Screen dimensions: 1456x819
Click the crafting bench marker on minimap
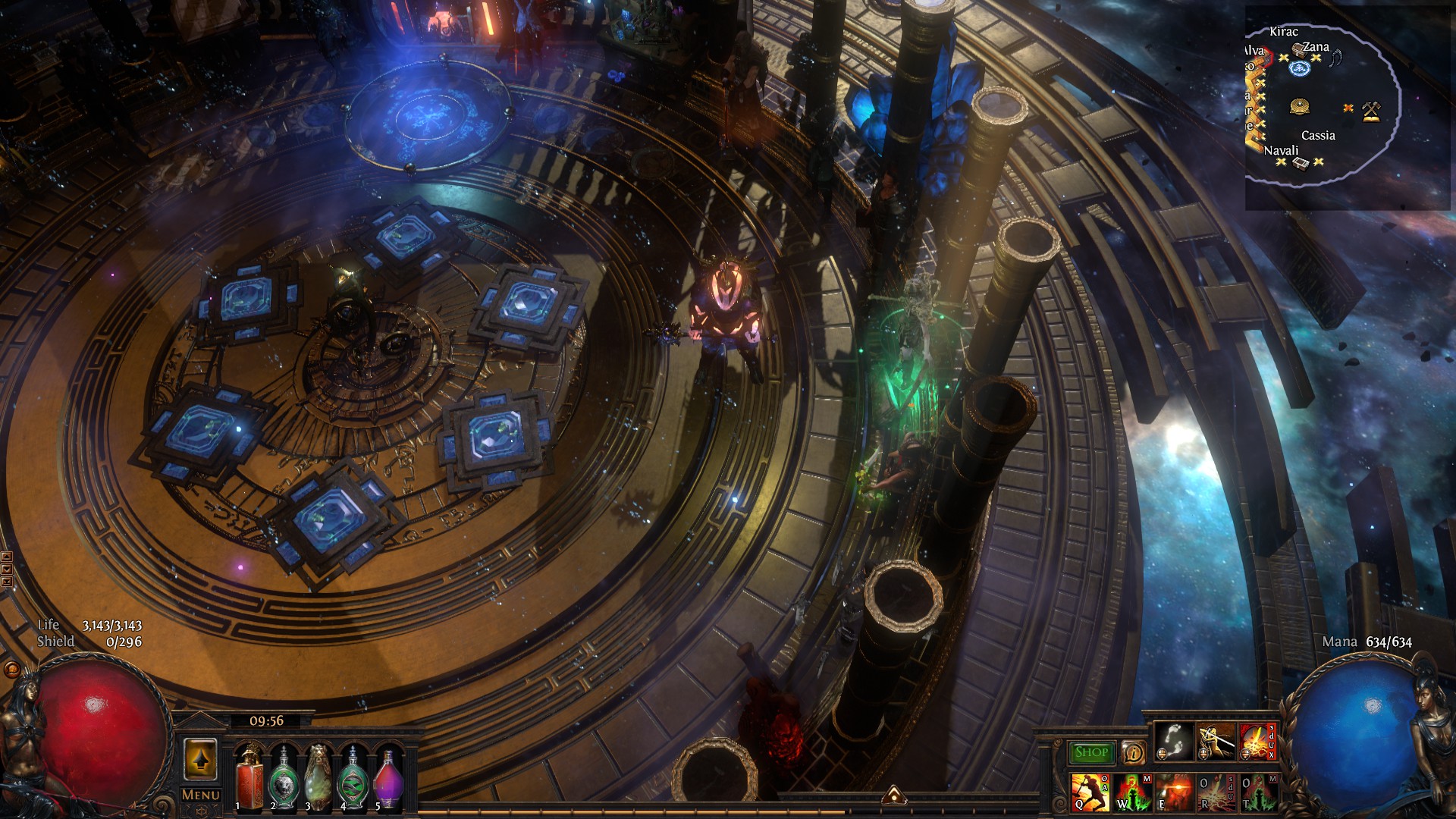pyautogui.click(x=1370, y=111)
